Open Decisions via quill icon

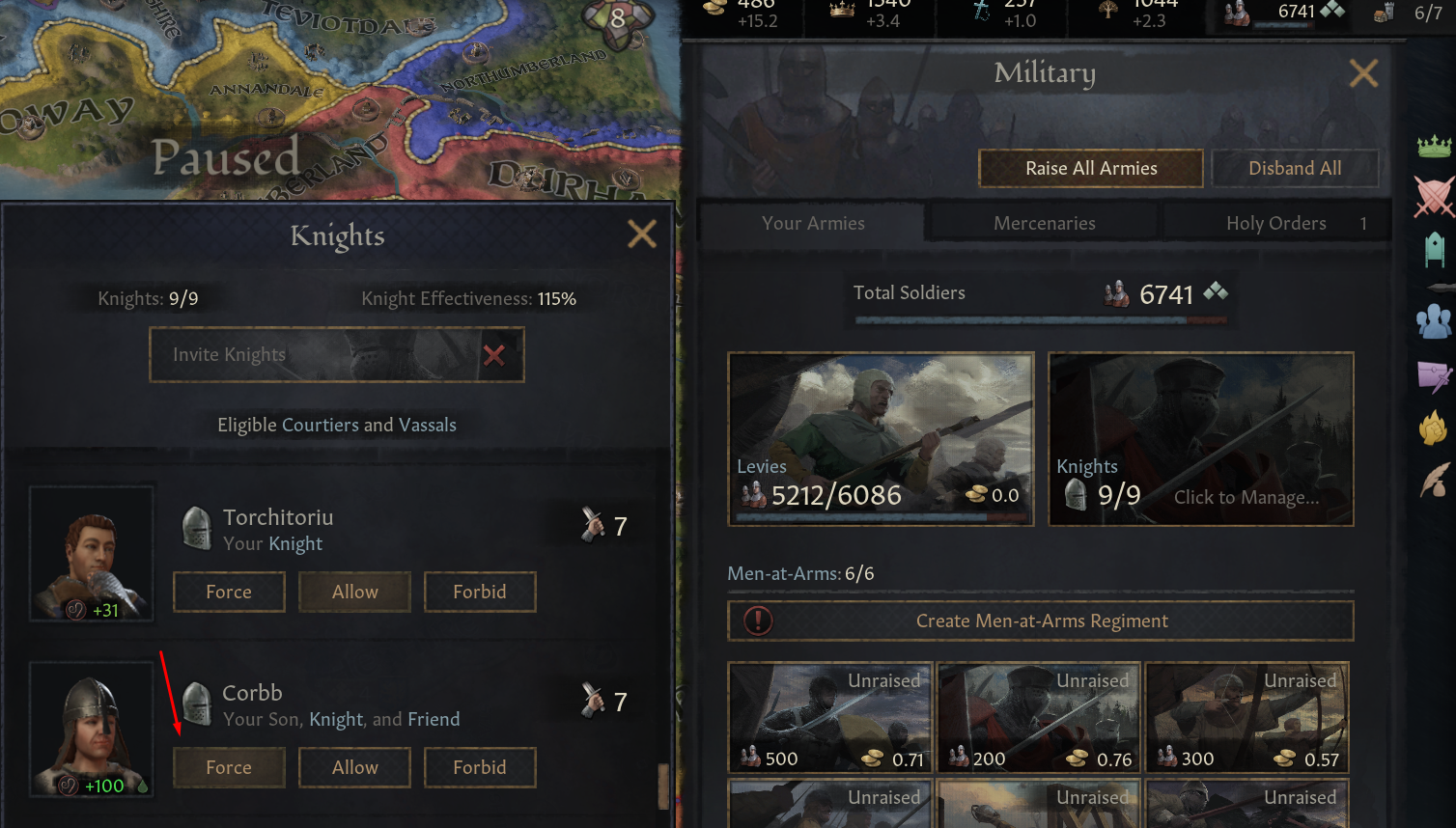[x=1435, y=481]
